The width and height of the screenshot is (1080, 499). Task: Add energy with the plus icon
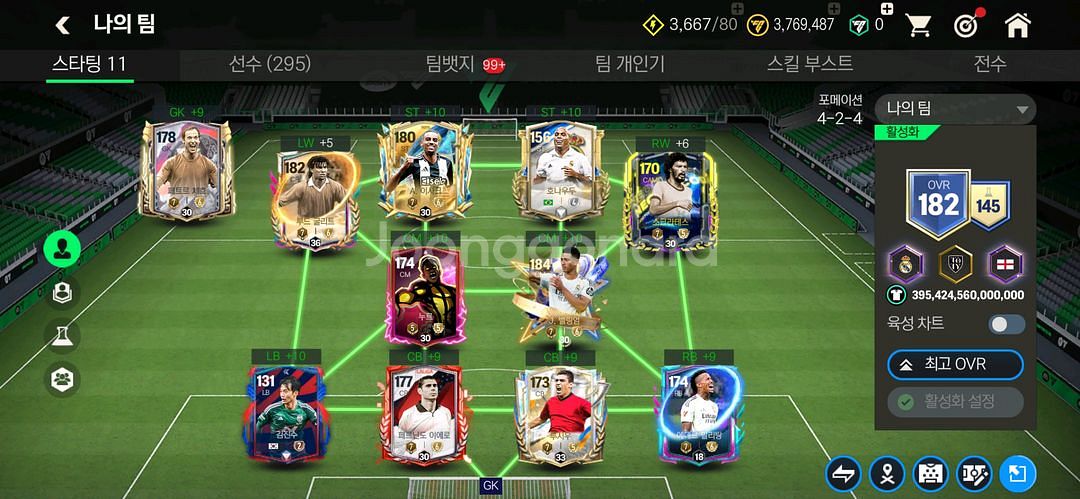pos(737,9)
